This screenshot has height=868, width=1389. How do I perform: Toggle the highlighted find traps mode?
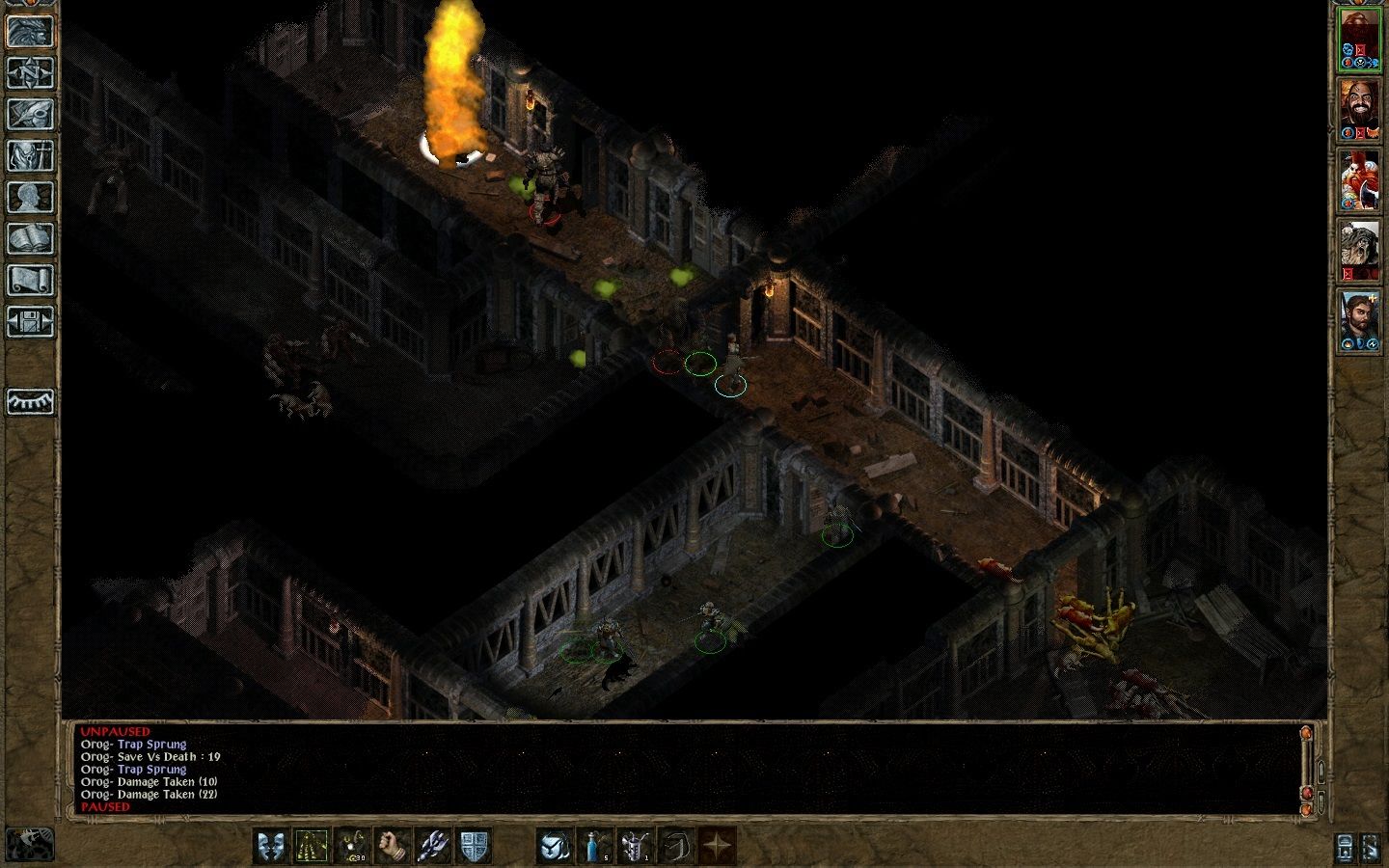[x=311, y=844]
